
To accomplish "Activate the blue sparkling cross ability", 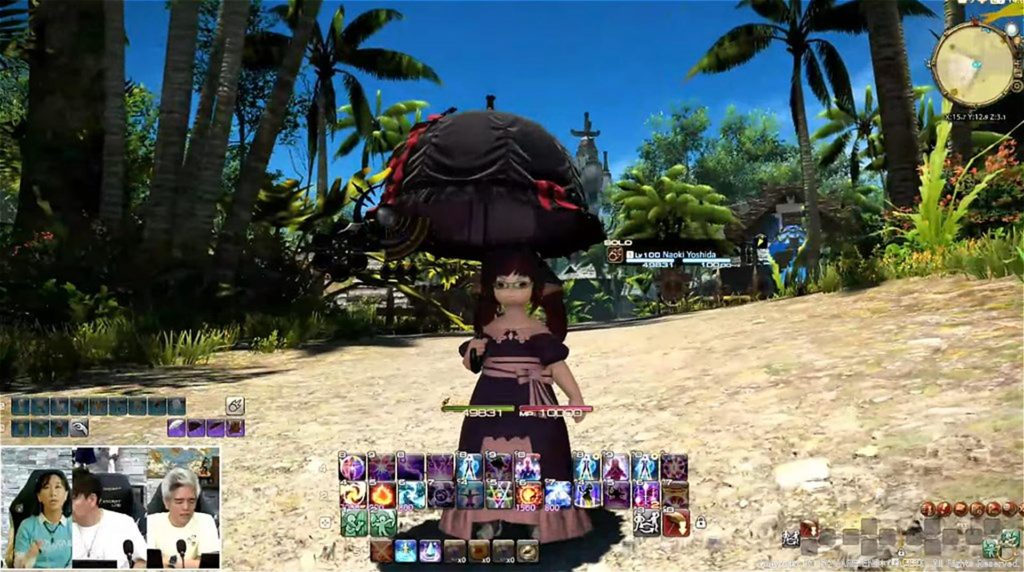I will [x=406, y=550].
